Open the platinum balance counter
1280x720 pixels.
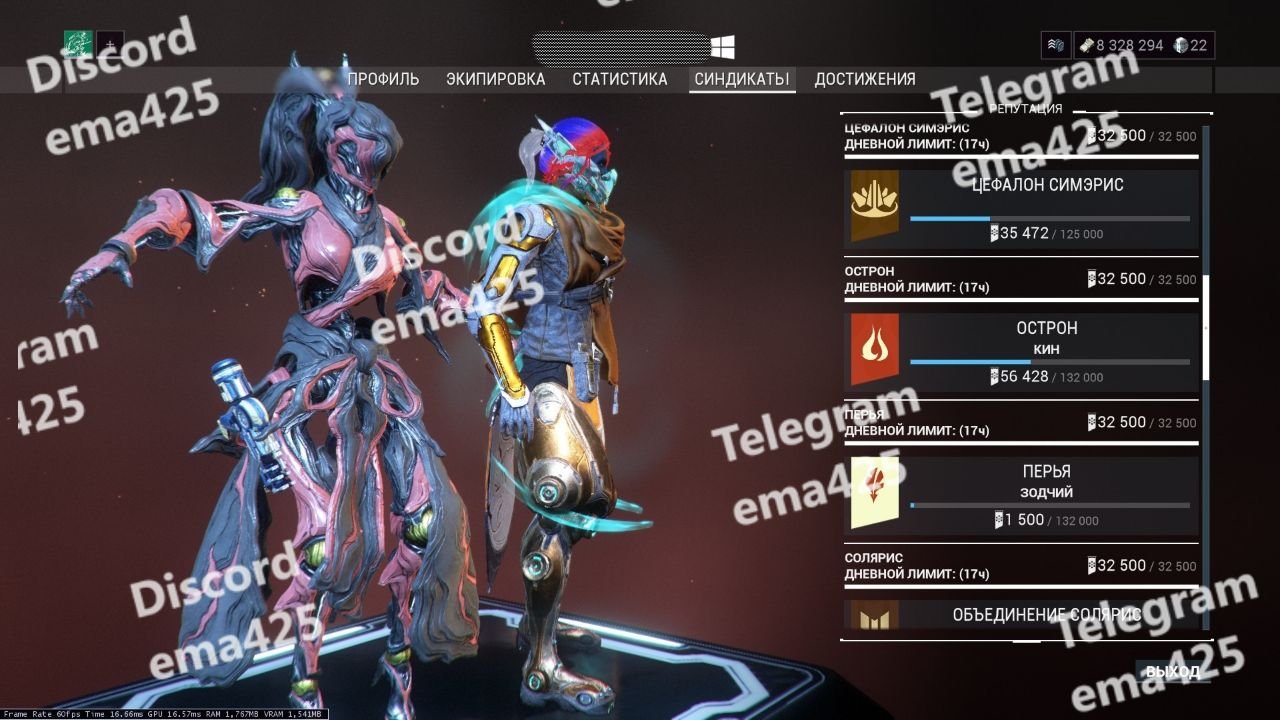pos(1191,45)
